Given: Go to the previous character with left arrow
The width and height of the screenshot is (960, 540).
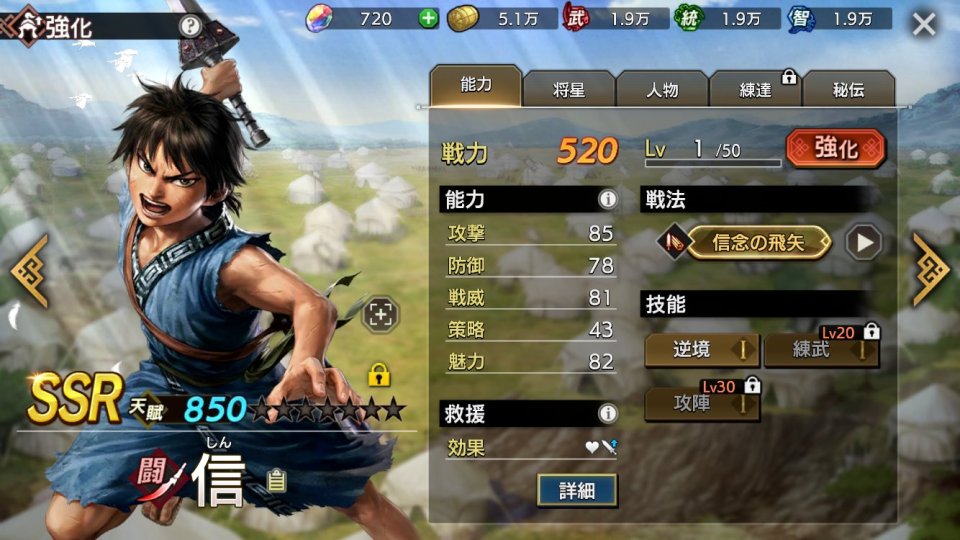Looking at the screenshot, I should [28, 270].
